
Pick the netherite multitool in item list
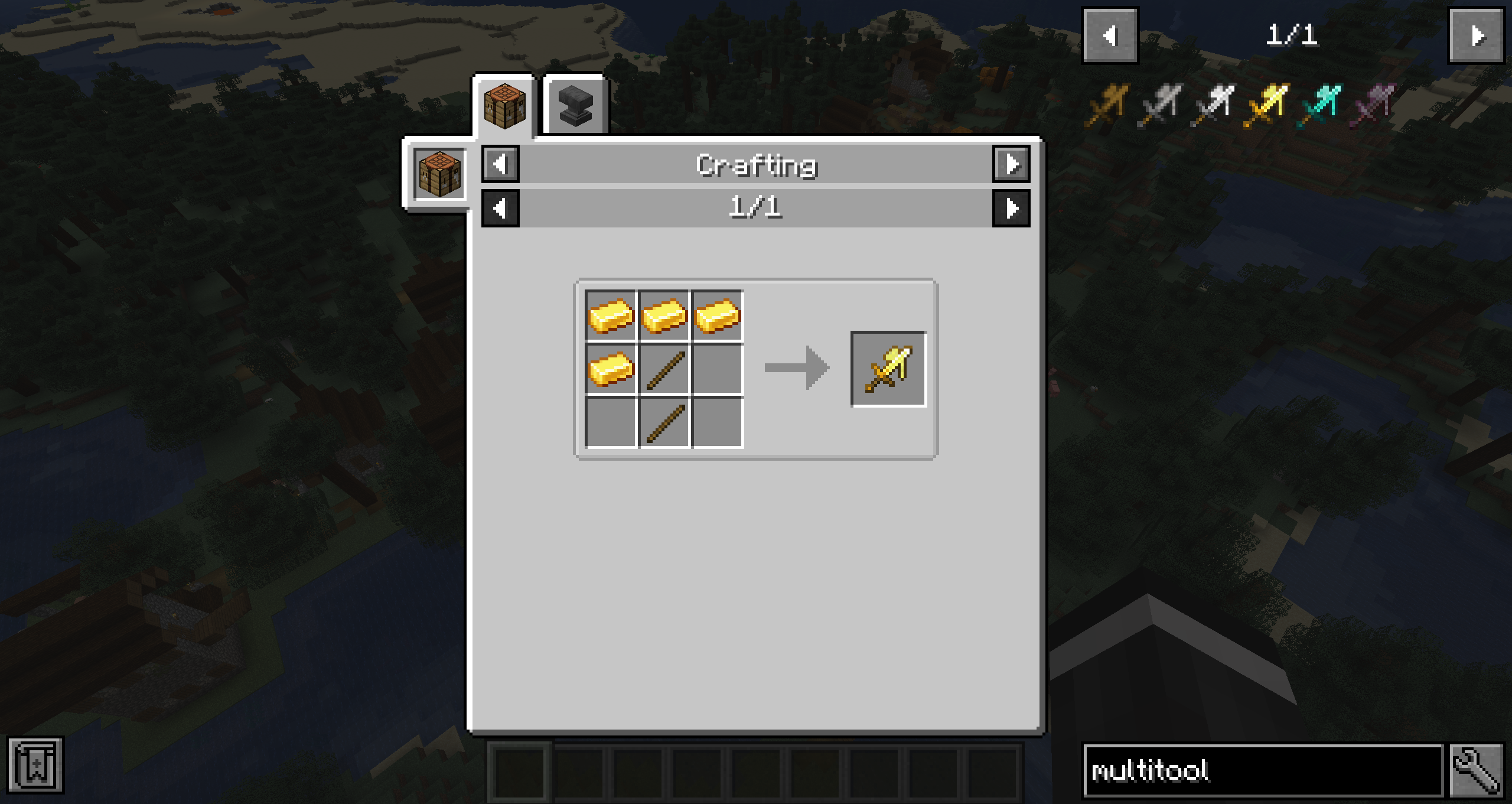[1373, 105]
